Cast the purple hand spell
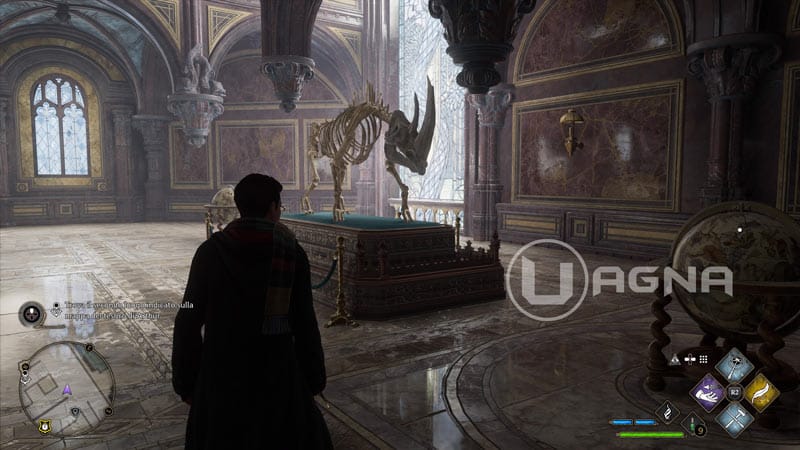 click(709, 392)
